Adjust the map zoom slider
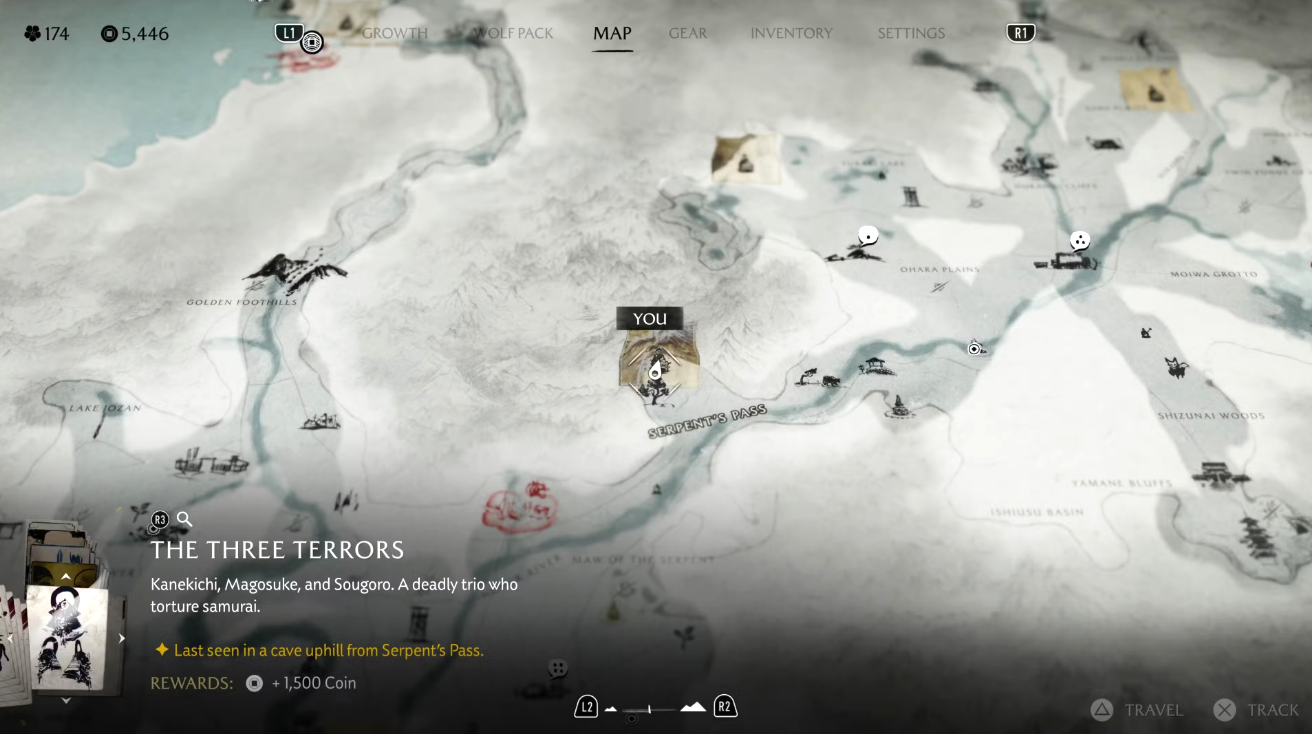 pos(650,709)
